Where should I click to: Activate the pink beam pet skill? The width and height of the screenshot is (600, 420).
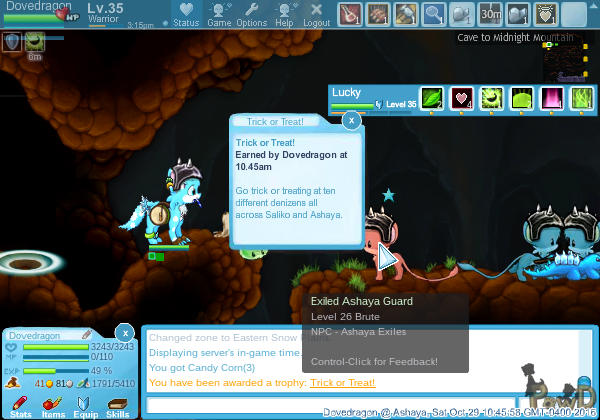[x=551, y=99]
